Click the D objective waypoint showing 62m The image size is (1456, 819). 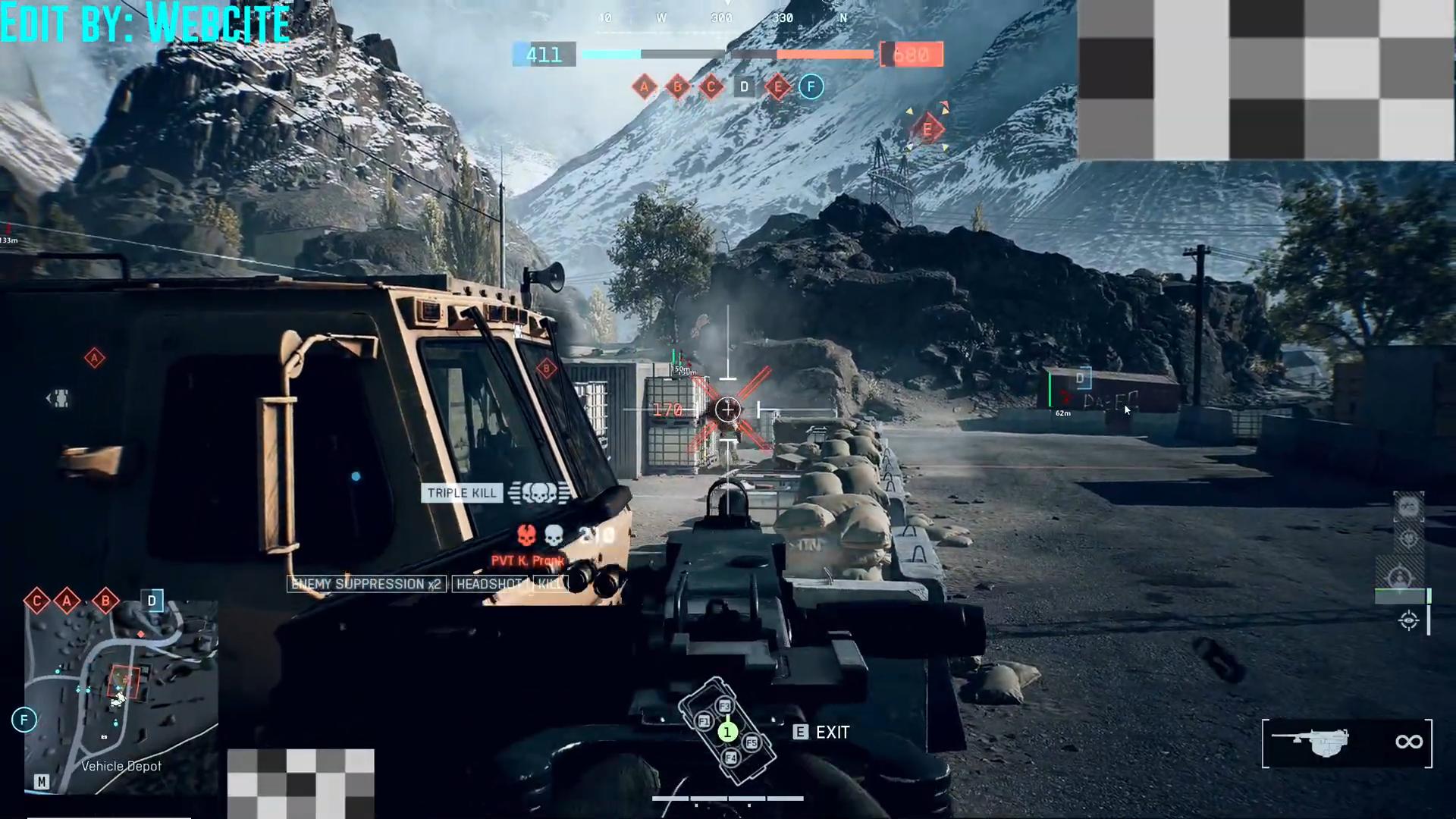(1080, 378)
